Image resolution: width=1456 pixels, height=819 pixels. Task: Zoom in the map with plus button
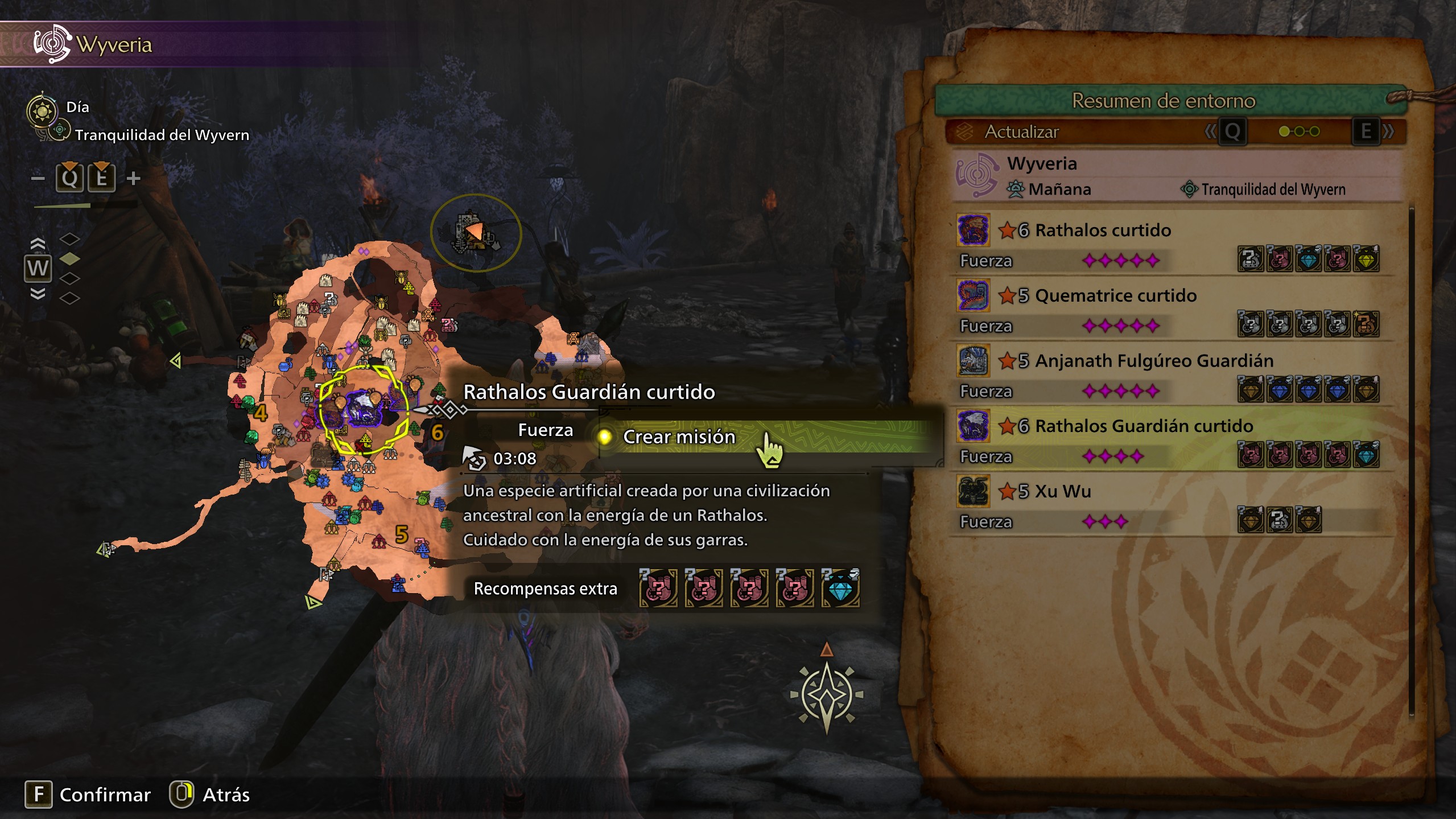click(133, 179)
